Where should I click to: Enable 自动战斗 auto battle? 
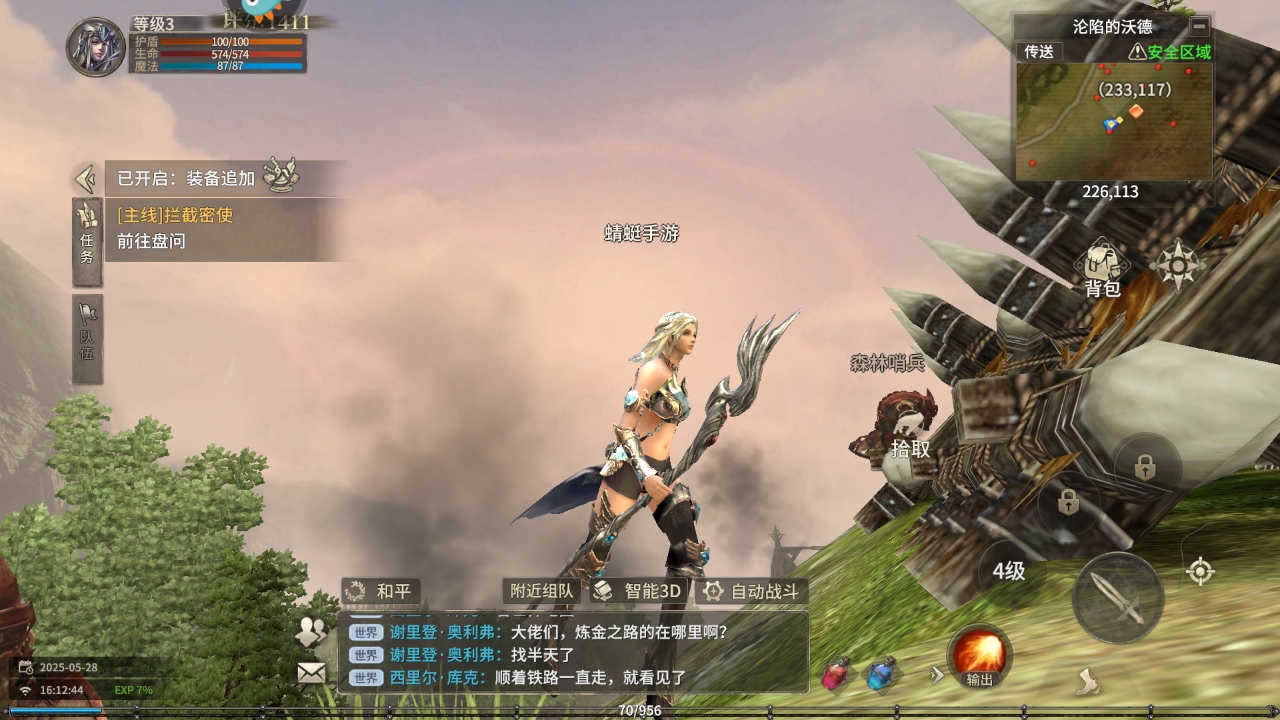point(752,591)
